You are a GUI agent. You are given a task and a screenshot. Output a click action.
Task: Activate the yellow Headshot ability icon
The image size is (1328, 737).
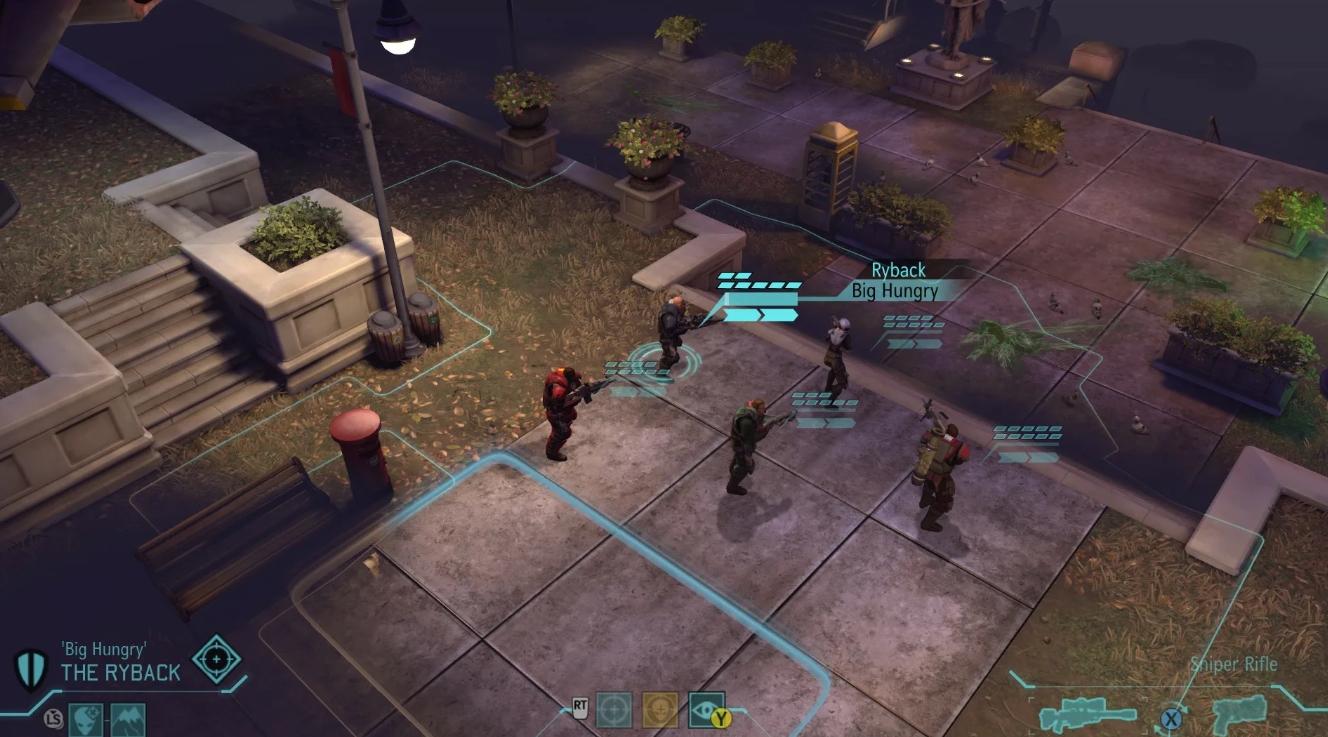[x=660, y=710]
